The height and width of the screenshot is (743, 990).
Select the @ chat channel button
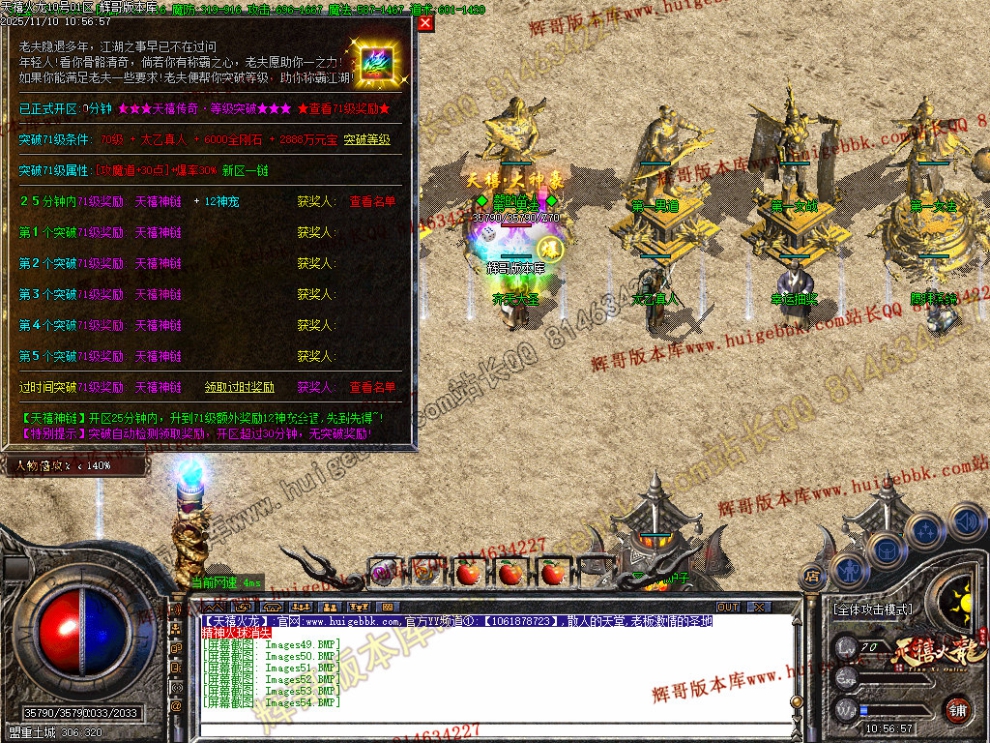176,705
